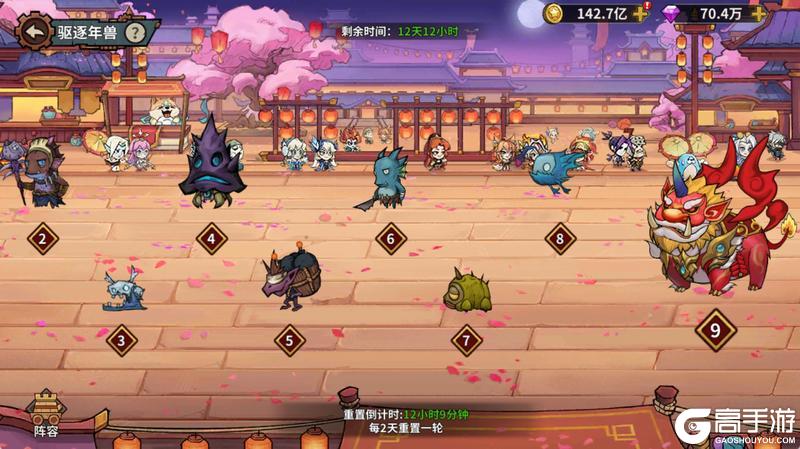The image size is (800, 449).
Task: Select stage 3 diamond marker
Action: pos(121,340)
